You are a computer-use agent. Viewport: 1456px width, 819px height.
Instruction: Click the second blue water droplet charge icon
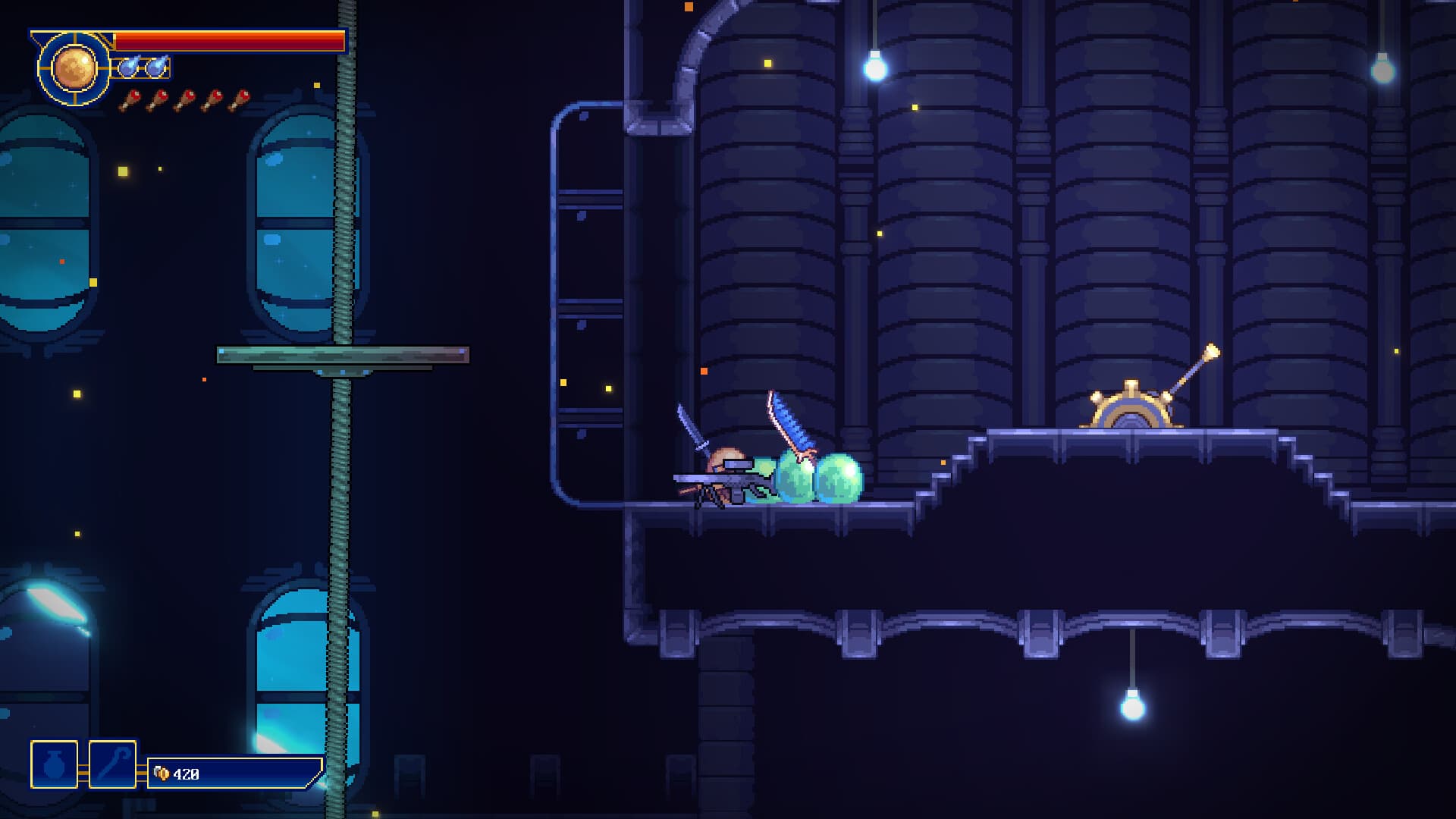pos(157,68)
